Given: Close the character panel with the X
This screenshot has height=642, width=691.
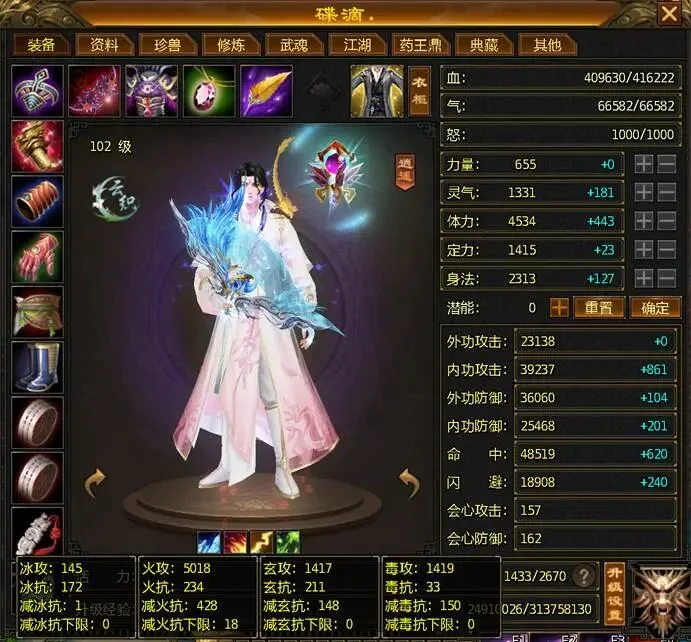Looking at the screenshot, I should [x=669, y=13].
